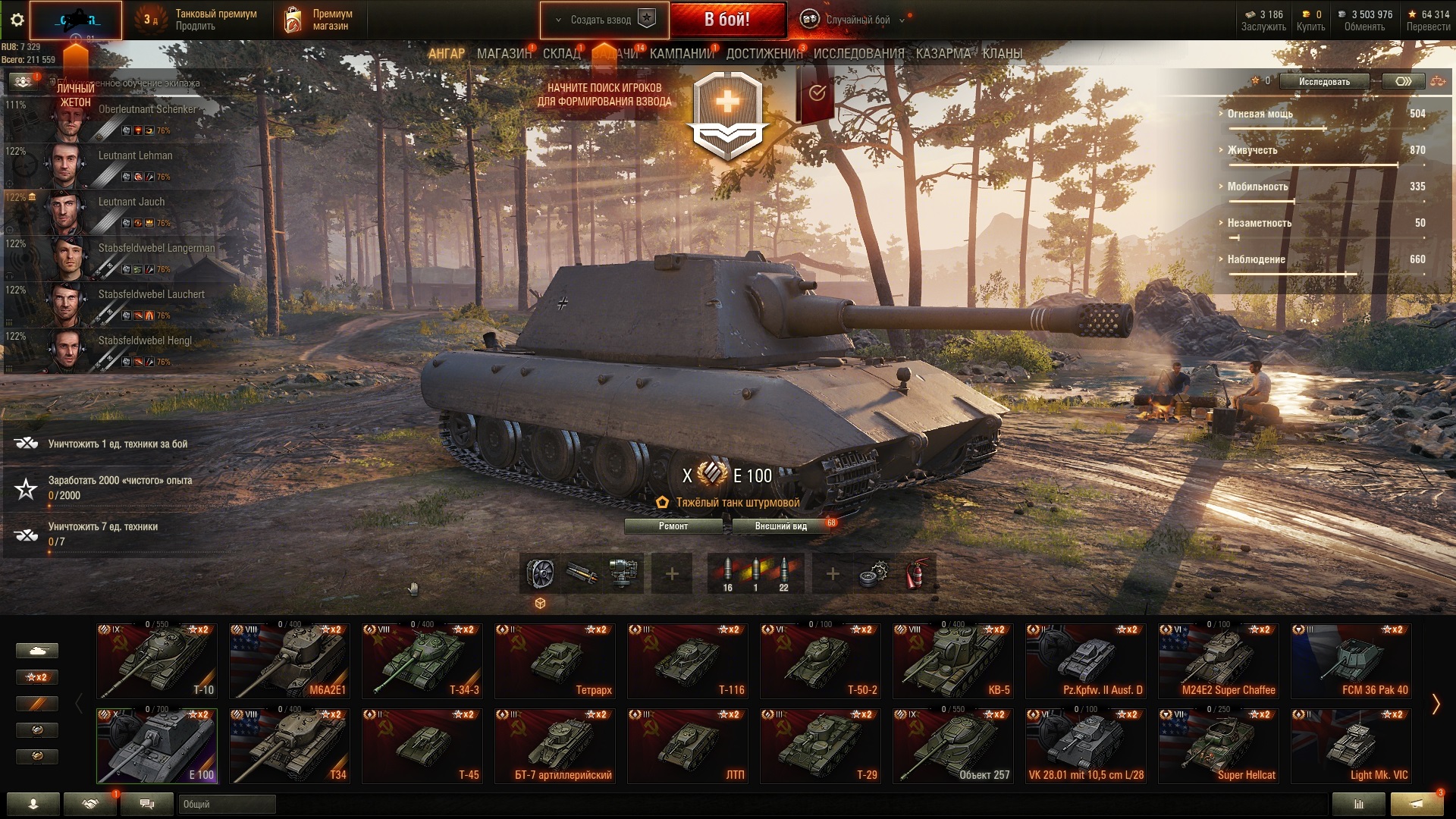This screenshot has width=1456, height=819.
Task: Select the T-10 tank in the carousel
Action: coord(155,660)
